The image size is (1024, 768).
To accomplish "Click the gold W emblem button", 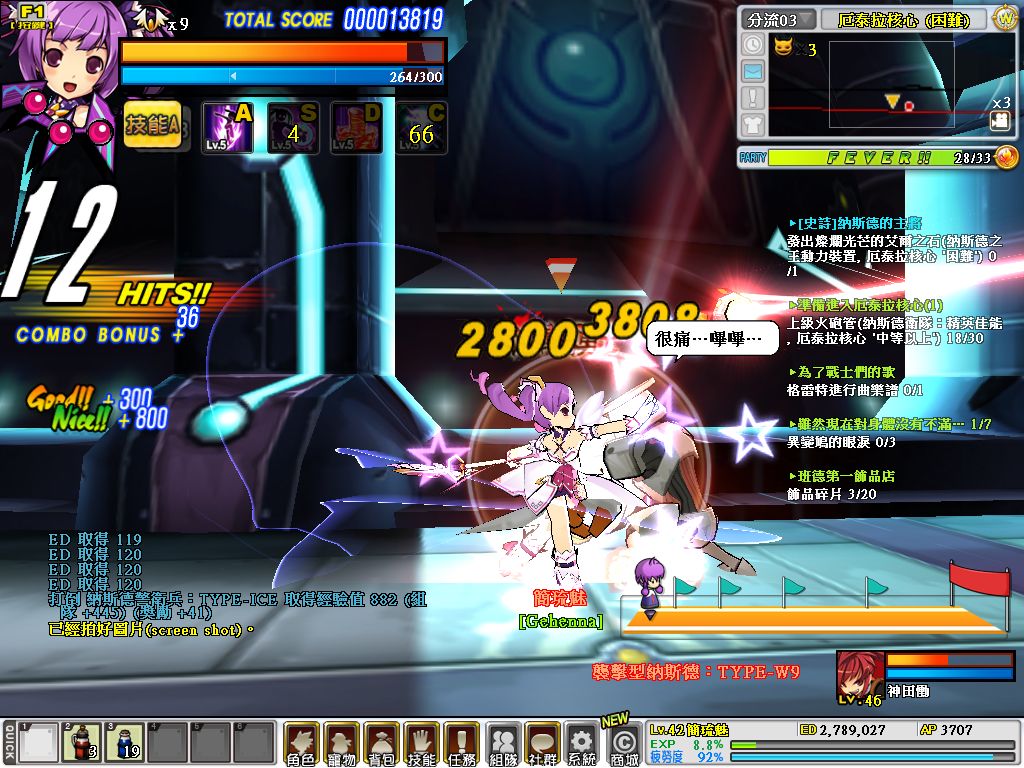I will click(1004, 19).
